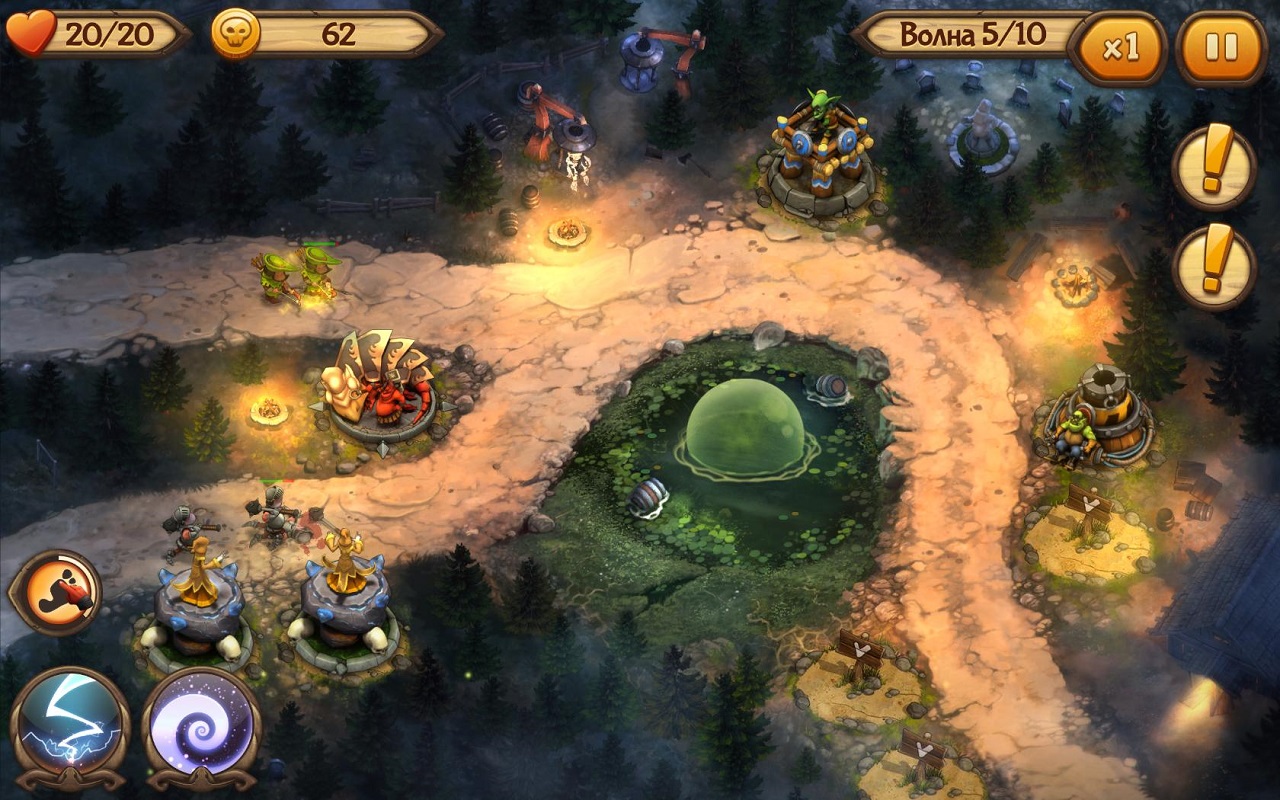Screen dimensions: 1280x800
Task: Cast the lightning bolt spell
Action: [70, 722]
